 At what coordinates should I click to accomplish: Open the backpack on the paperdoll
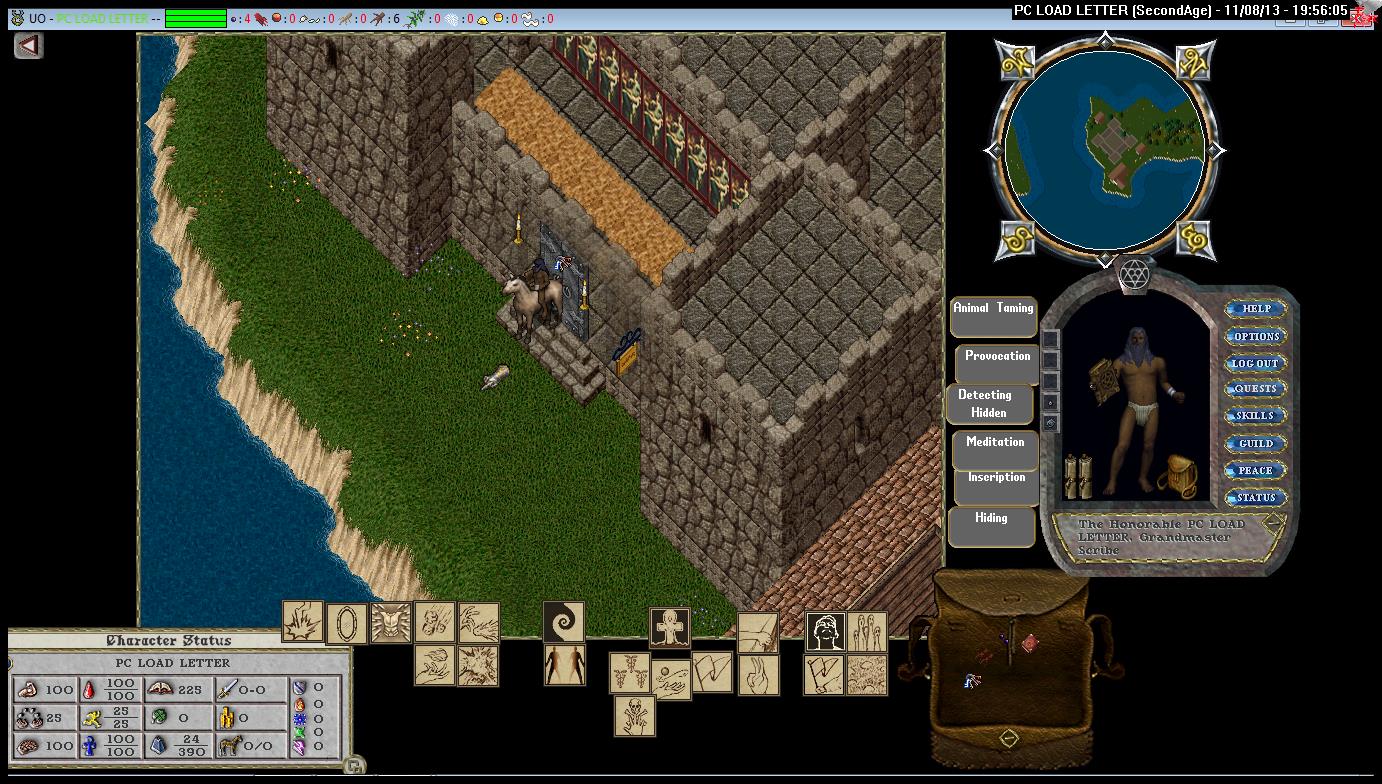(x=1177, y=478)
